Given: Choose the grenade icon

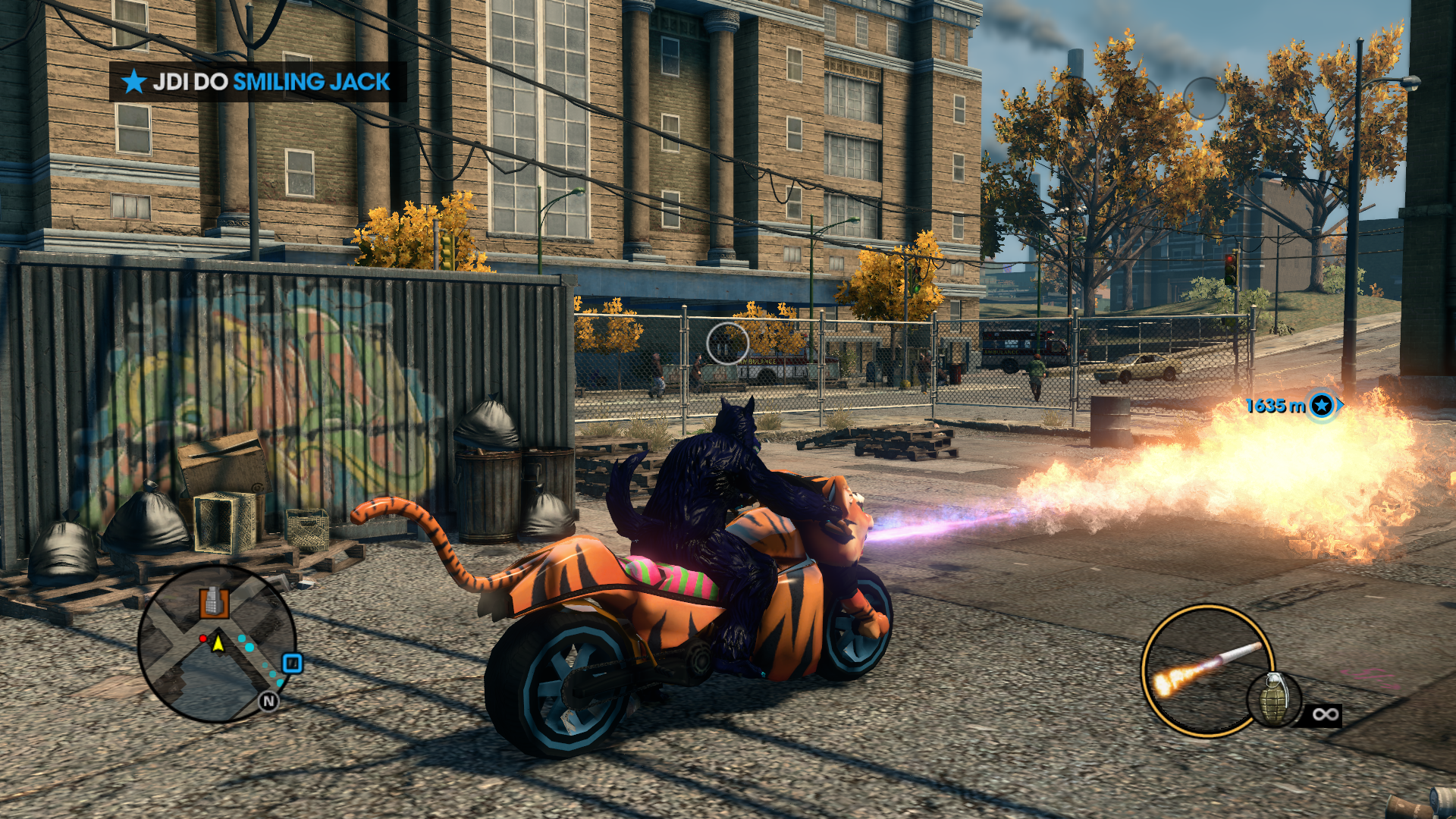Looking at the screenshot, I should click(x=1274, y=699).
